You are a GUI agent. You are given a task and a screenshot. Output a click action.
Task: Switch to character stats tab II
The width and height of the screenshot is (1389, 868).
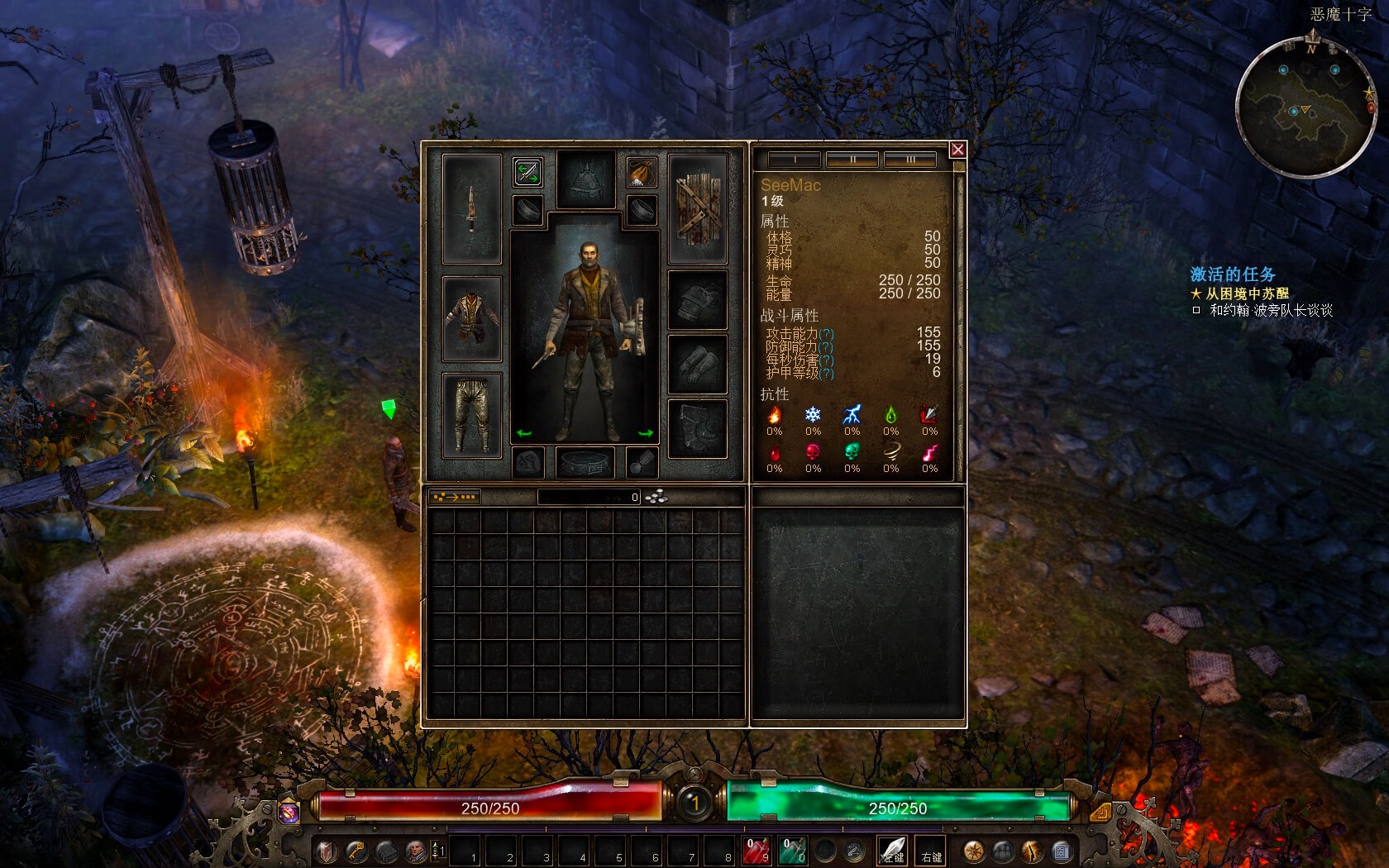[852, 160]
